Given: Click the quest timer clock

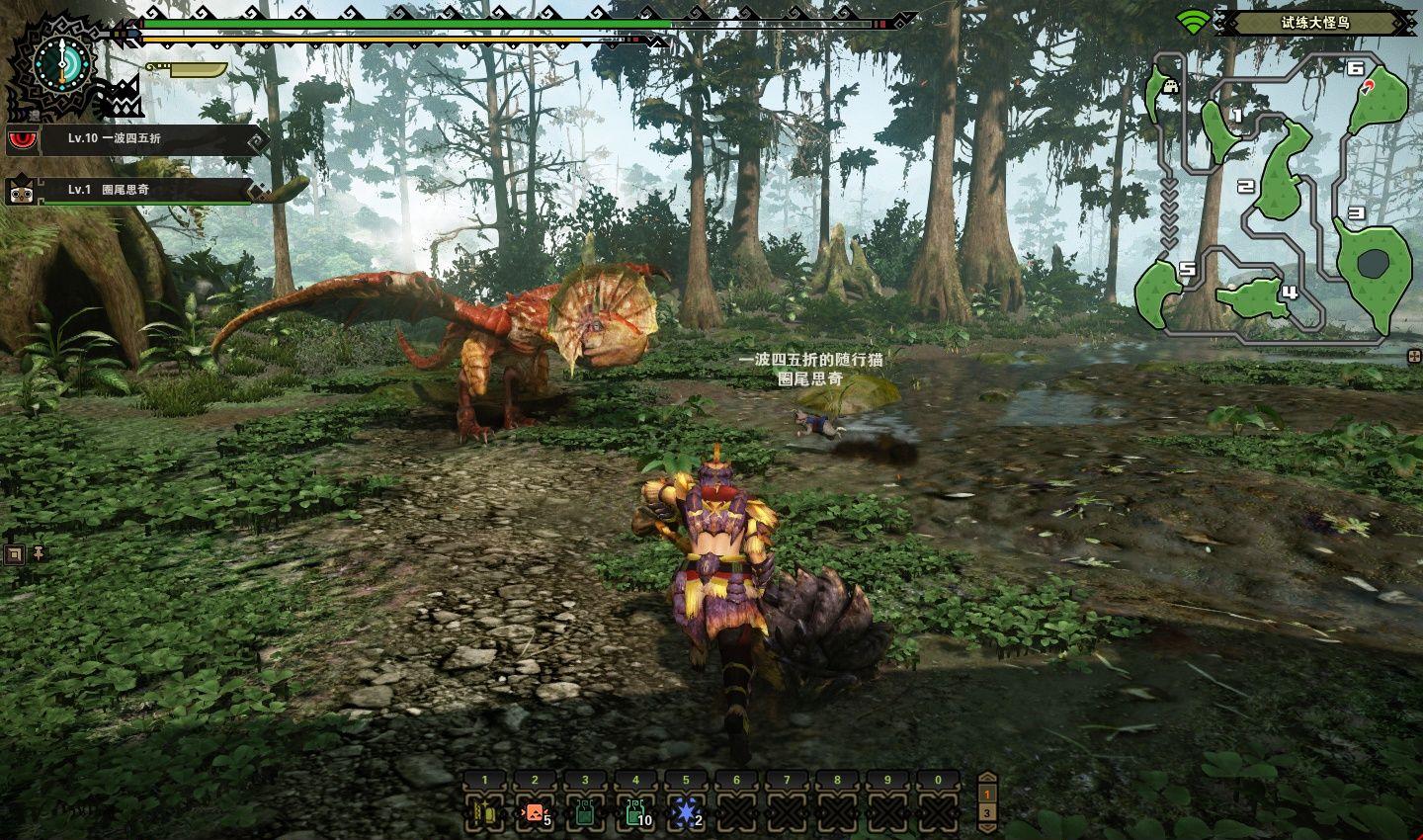Looking at the screenshot, I should [x=62, y=64].
